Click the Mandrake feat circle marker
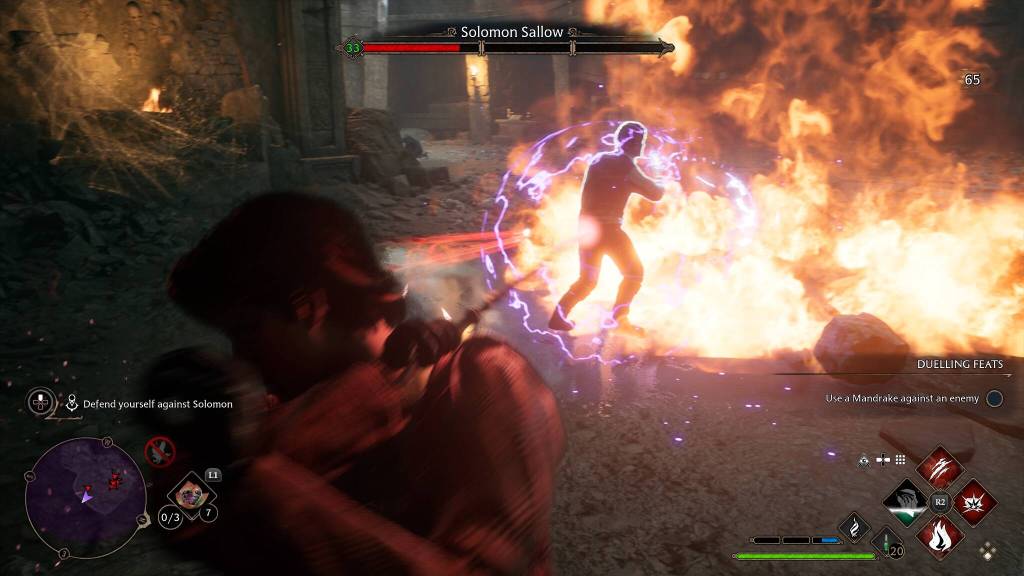The height and width of the screenshot is (576, 1024). [x=994, y=398]
